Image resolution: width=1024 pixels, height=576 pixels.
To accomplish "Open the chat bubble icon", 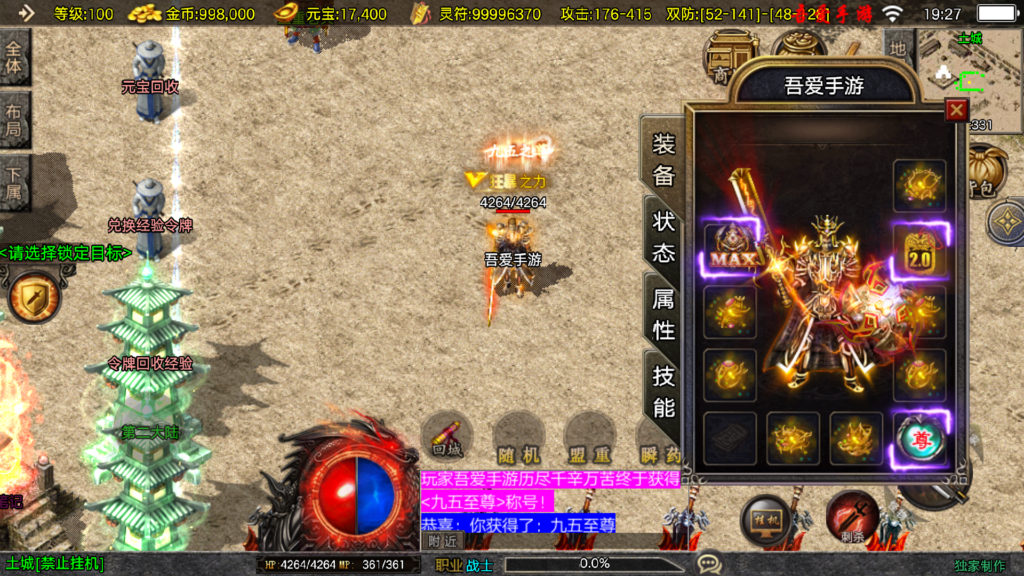I will (709, 563).
